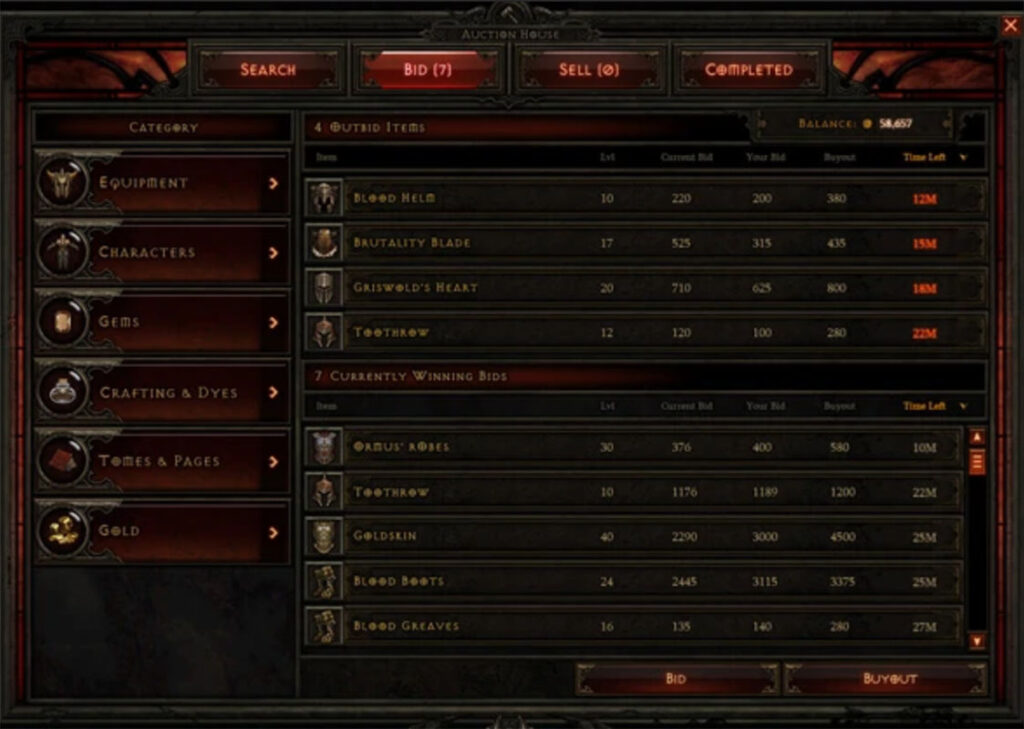Select the outbid Blood Helm row
The image size is (1024, 729).
point(644,198)
